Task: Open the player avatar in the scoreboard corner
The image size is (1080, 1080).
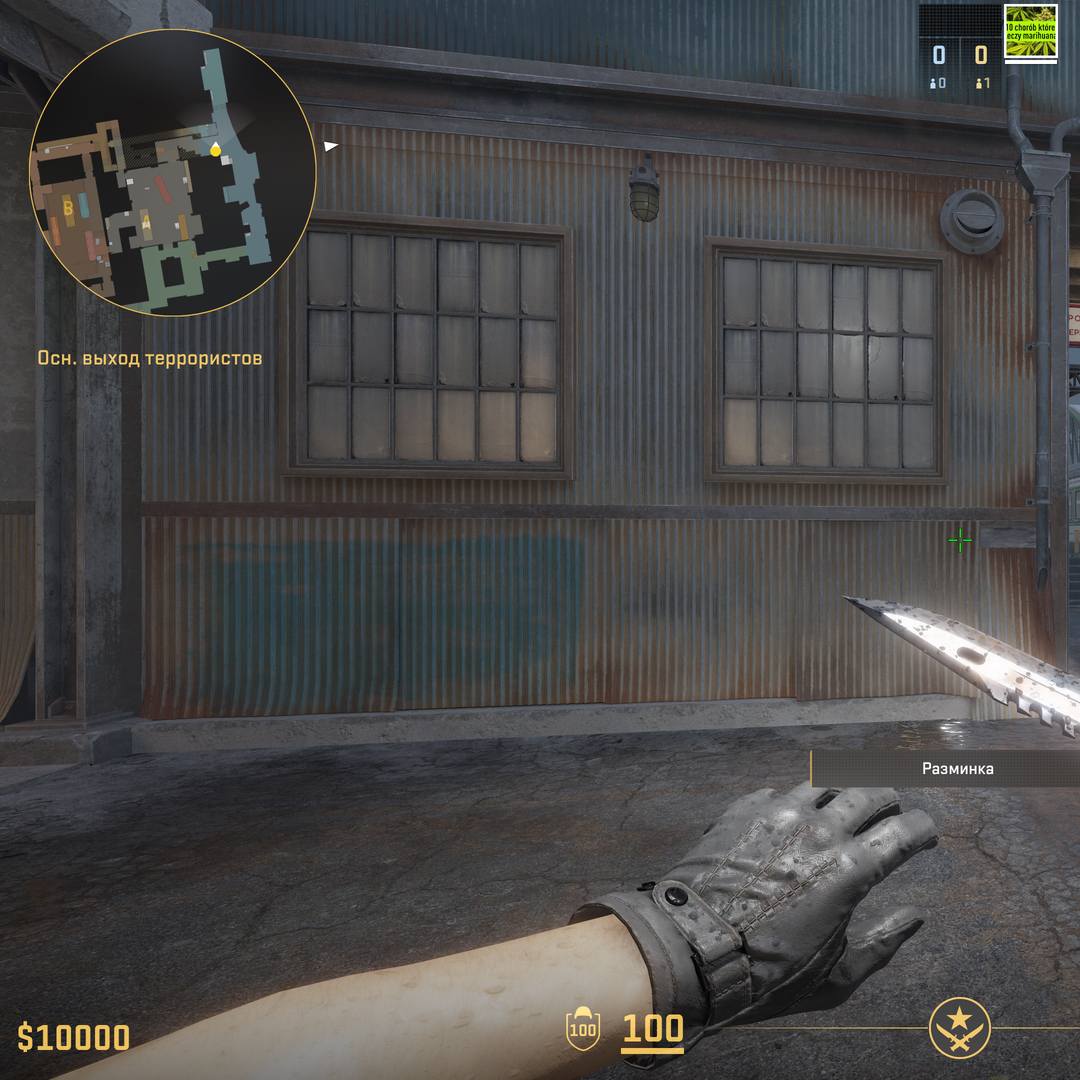Action: pos(1031,33)
